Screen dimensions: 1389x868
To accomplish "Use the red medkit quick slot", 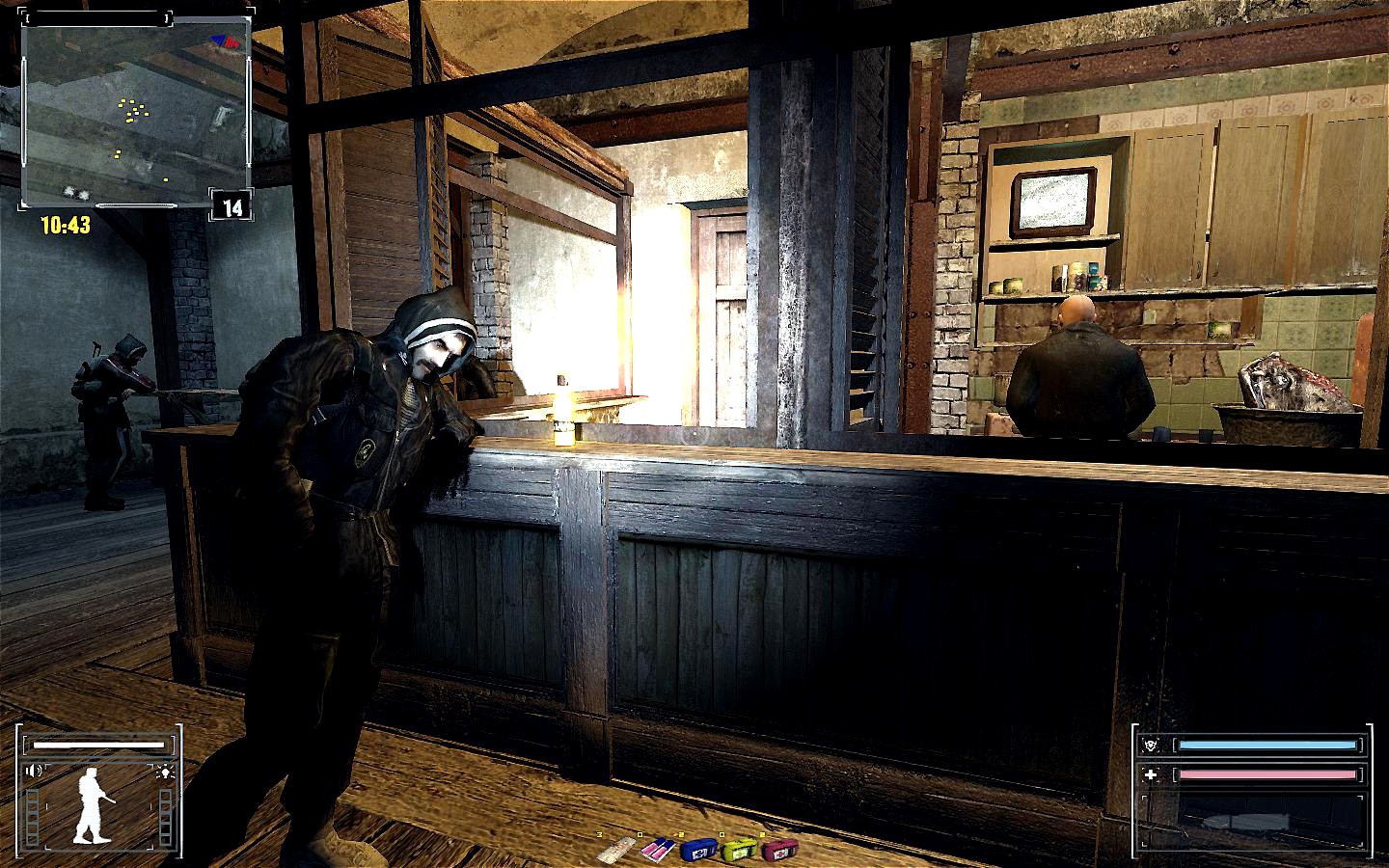I will coord(778,850).
